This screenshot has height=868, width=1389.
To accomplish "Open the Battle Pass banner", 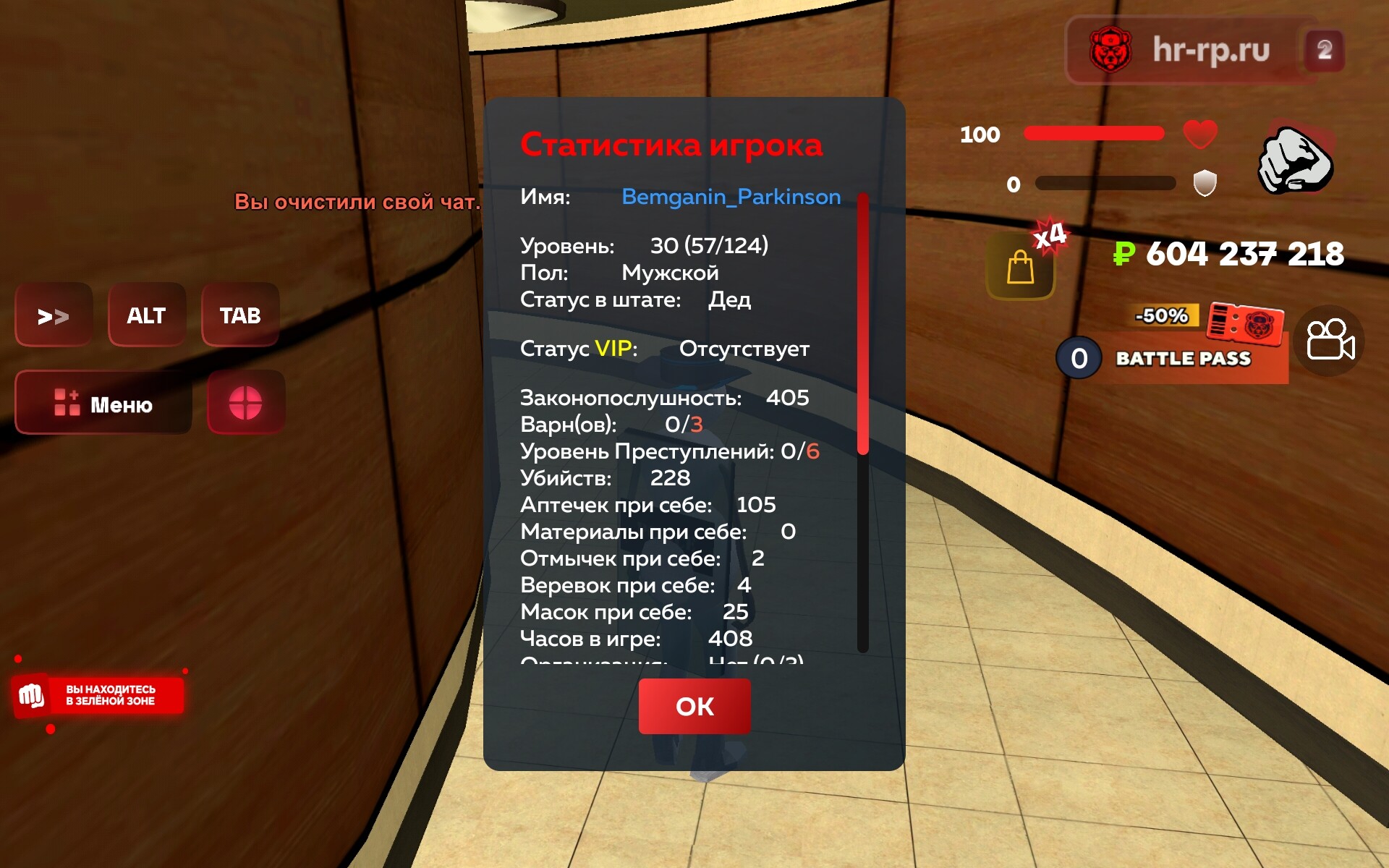I will [x=1182, y=357].
